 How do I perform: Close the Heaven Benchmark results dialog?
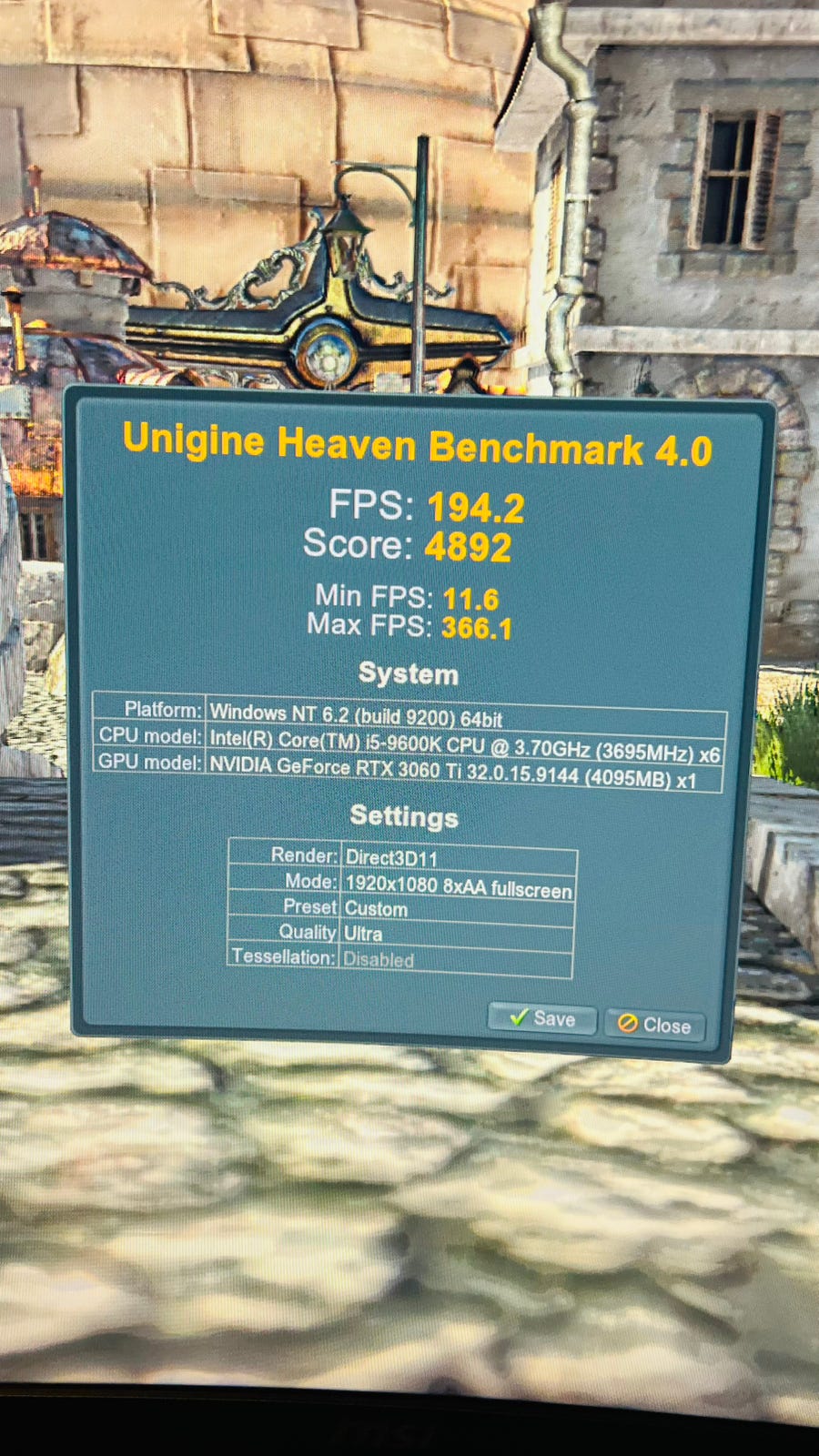coord(655,1025)
